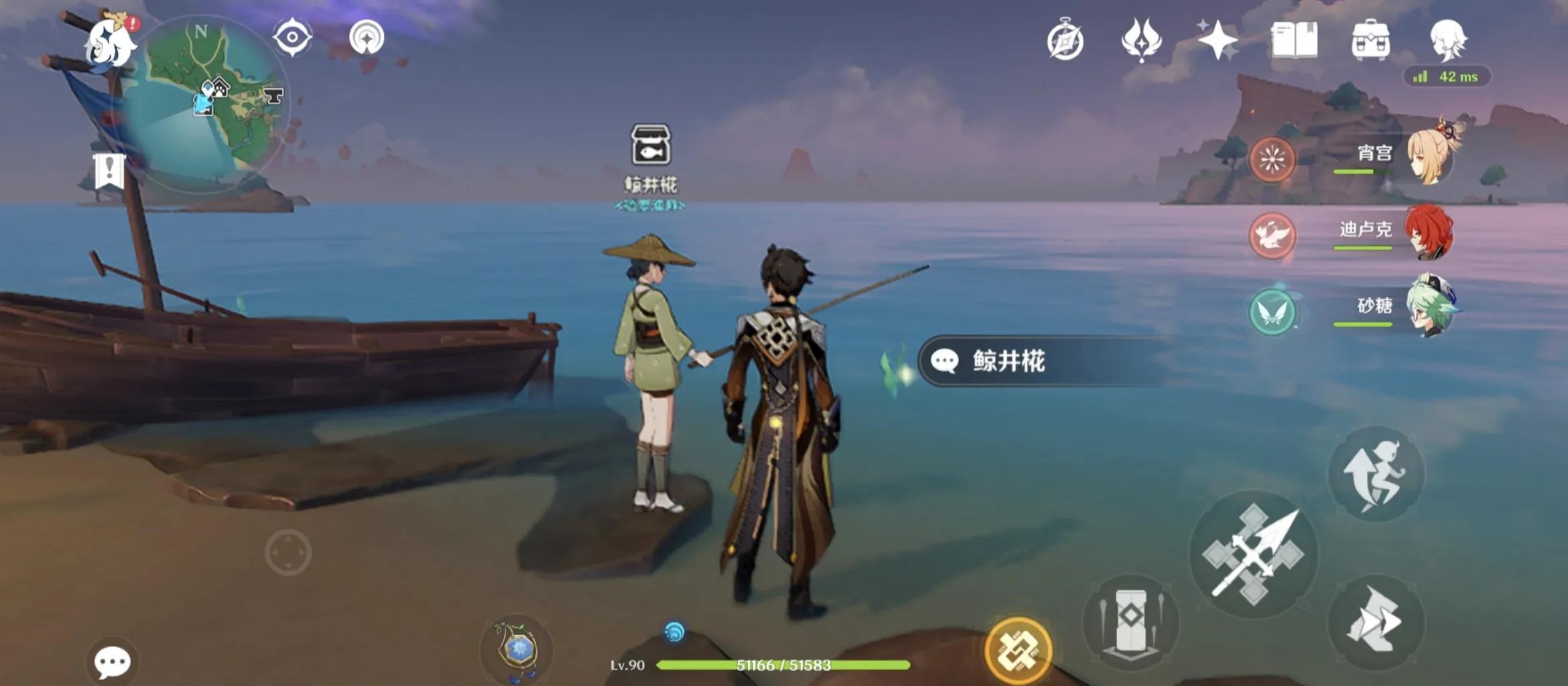Screen dimensions: 1568x686
Task: Open the battle pass wings icon
Action: click(x=1141, y=40)
